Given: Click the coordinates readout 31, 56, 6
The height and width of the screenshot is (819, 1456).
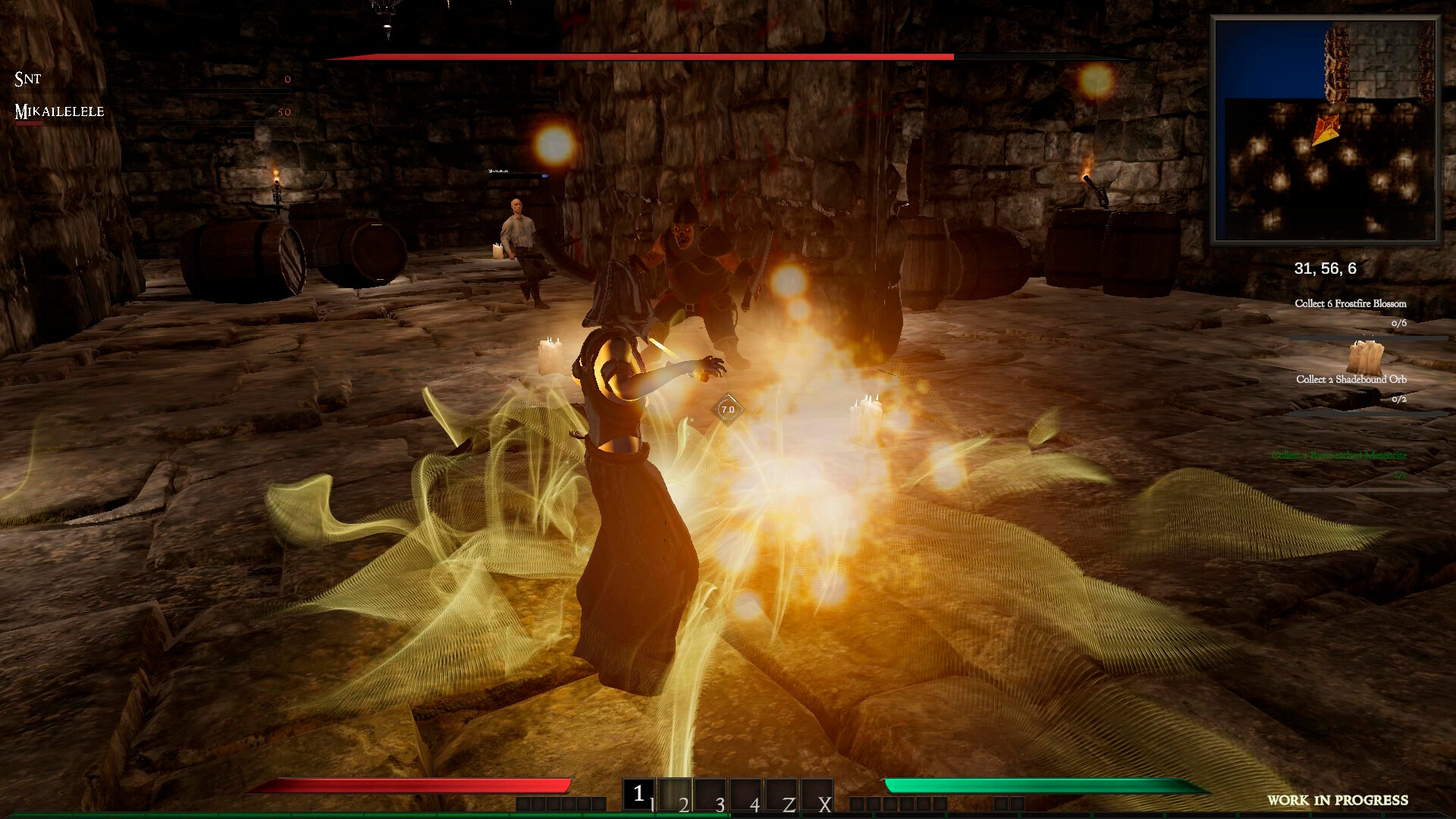Looking at the screenshot, I should point(1326,267).
